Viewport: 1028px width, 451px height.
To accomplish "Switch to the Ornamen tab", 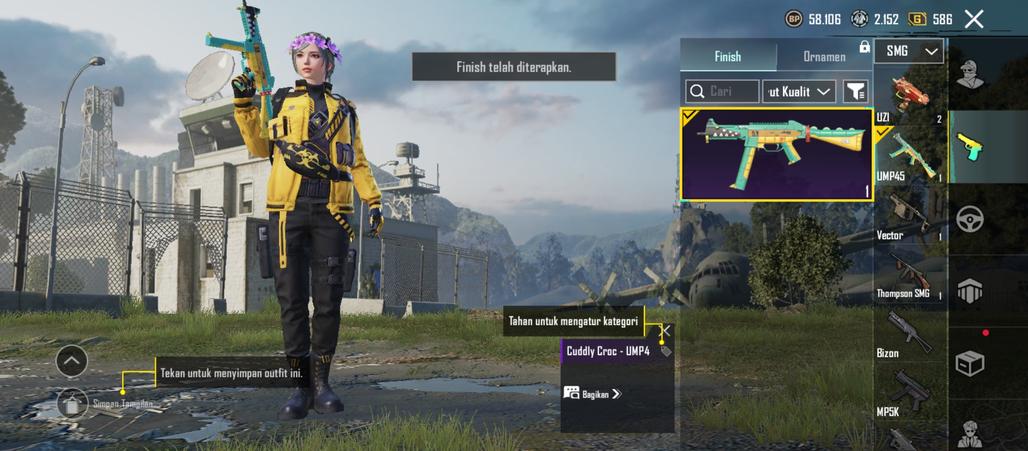I will 824,57.
